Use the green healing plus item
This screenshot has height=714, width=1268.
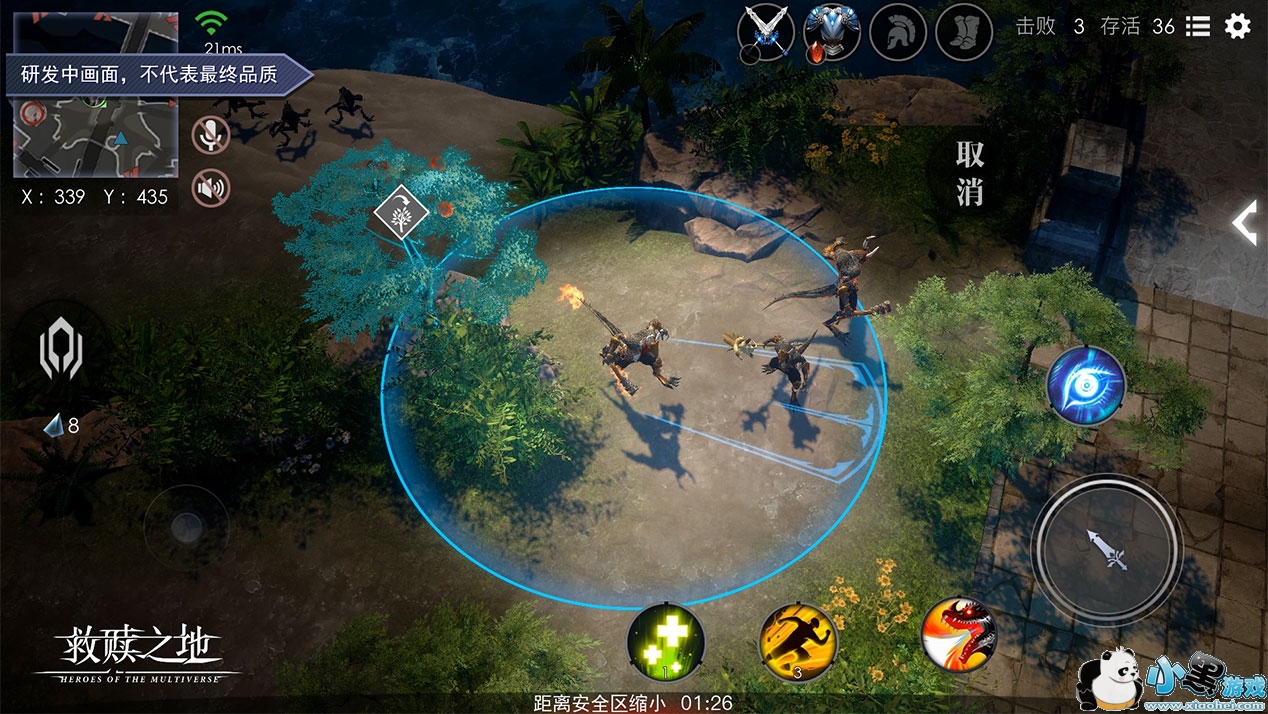point(666,640)
